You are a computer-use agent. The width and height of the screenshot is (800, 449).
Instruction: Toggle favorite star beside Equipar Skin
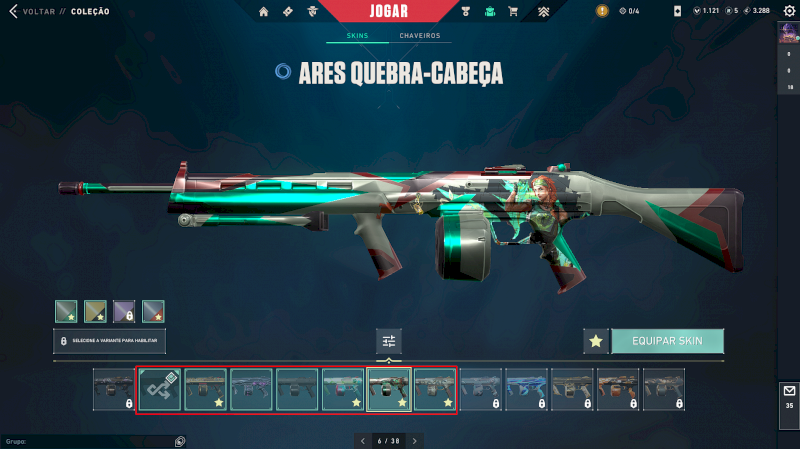[x=596, y=341]
